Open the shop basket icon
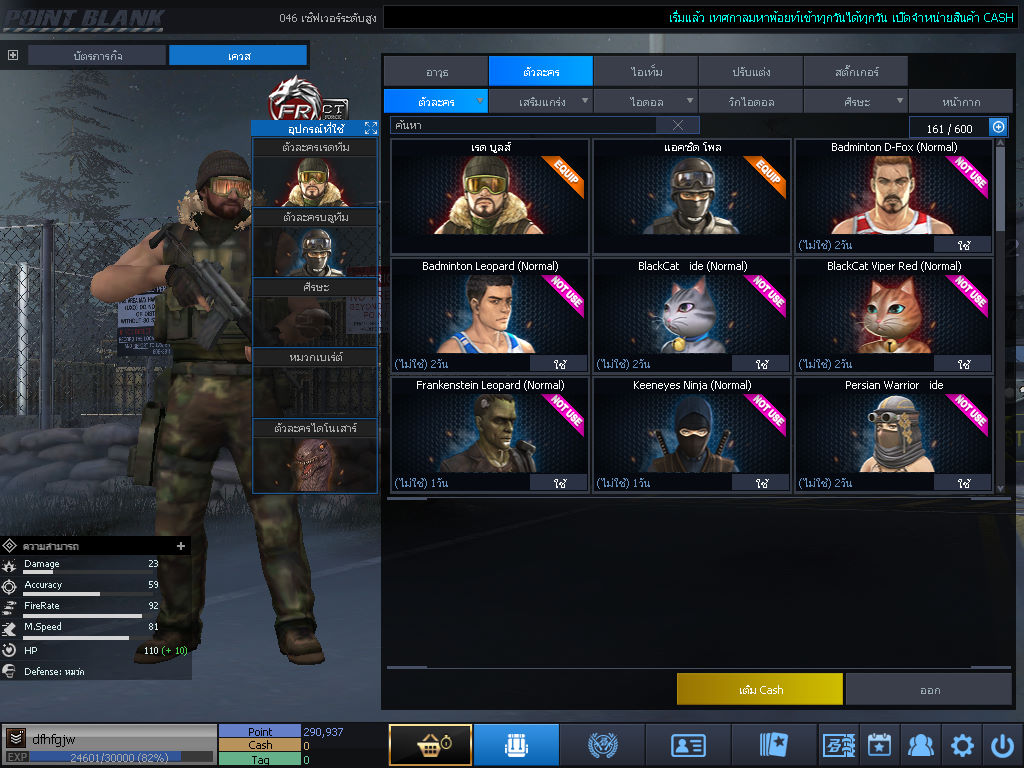This screenshot has height=768, width=1024. point(430,745)
